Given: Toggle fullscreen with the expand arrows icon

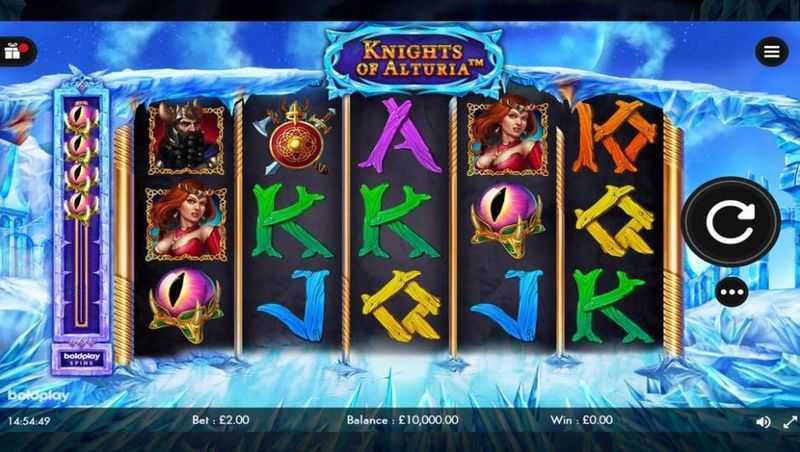Looking at the screenshot, I should (x=787, y=422).
